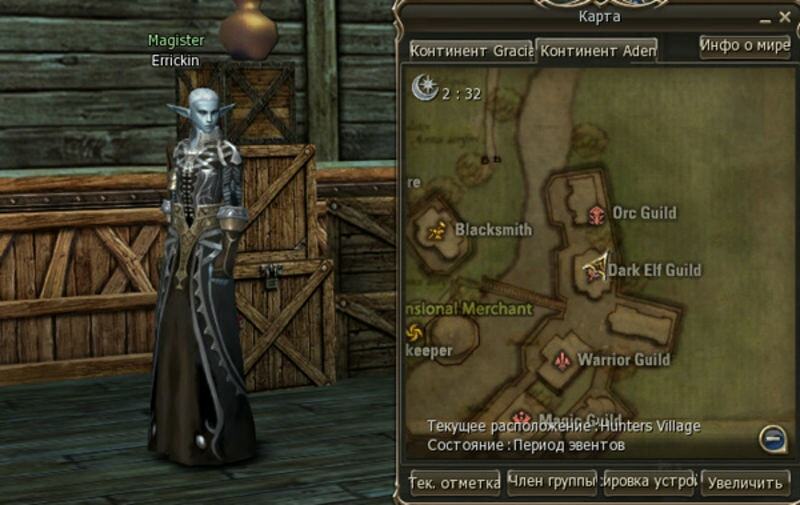Click the button between Член группы and Увеличить
Viewport: 800px width, 505px height.
pos(649,483)
